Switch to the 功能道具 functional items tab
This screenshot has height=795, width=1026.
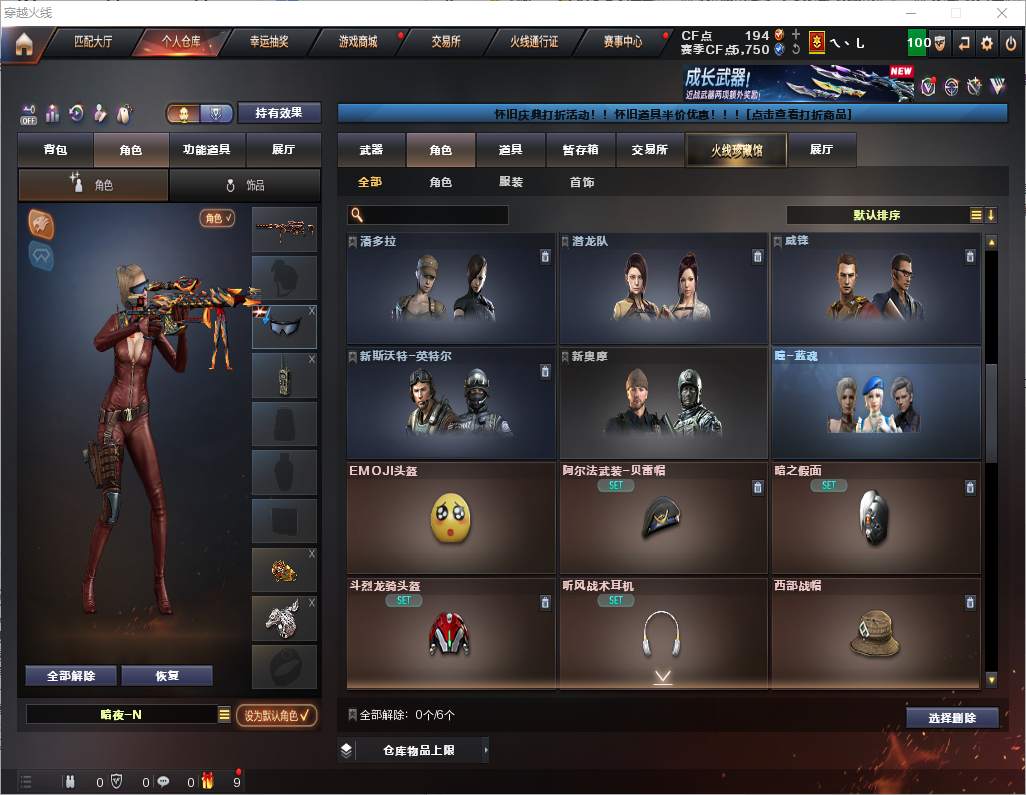pos(207,150)
